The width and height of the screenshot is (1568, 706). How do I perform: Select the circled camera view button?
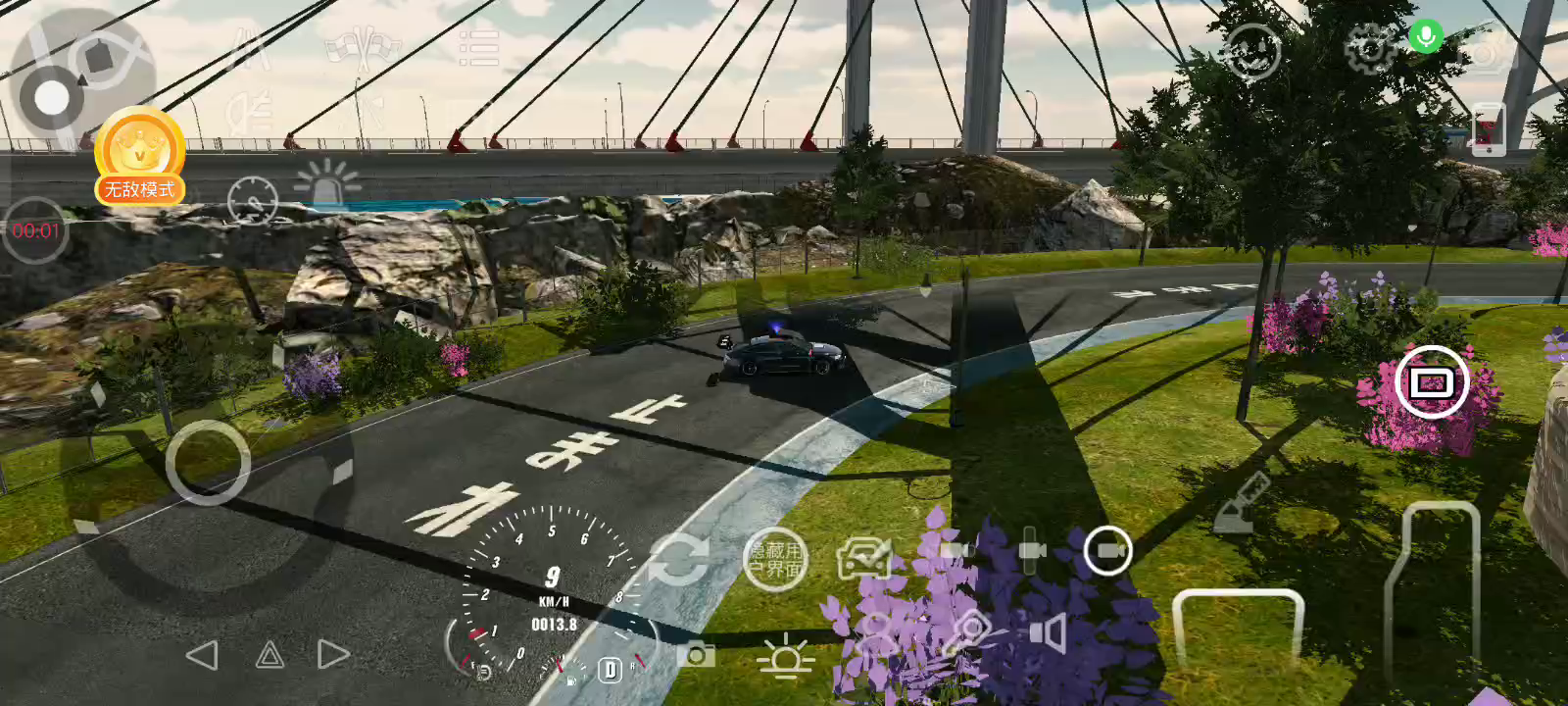click(1108, 551)
